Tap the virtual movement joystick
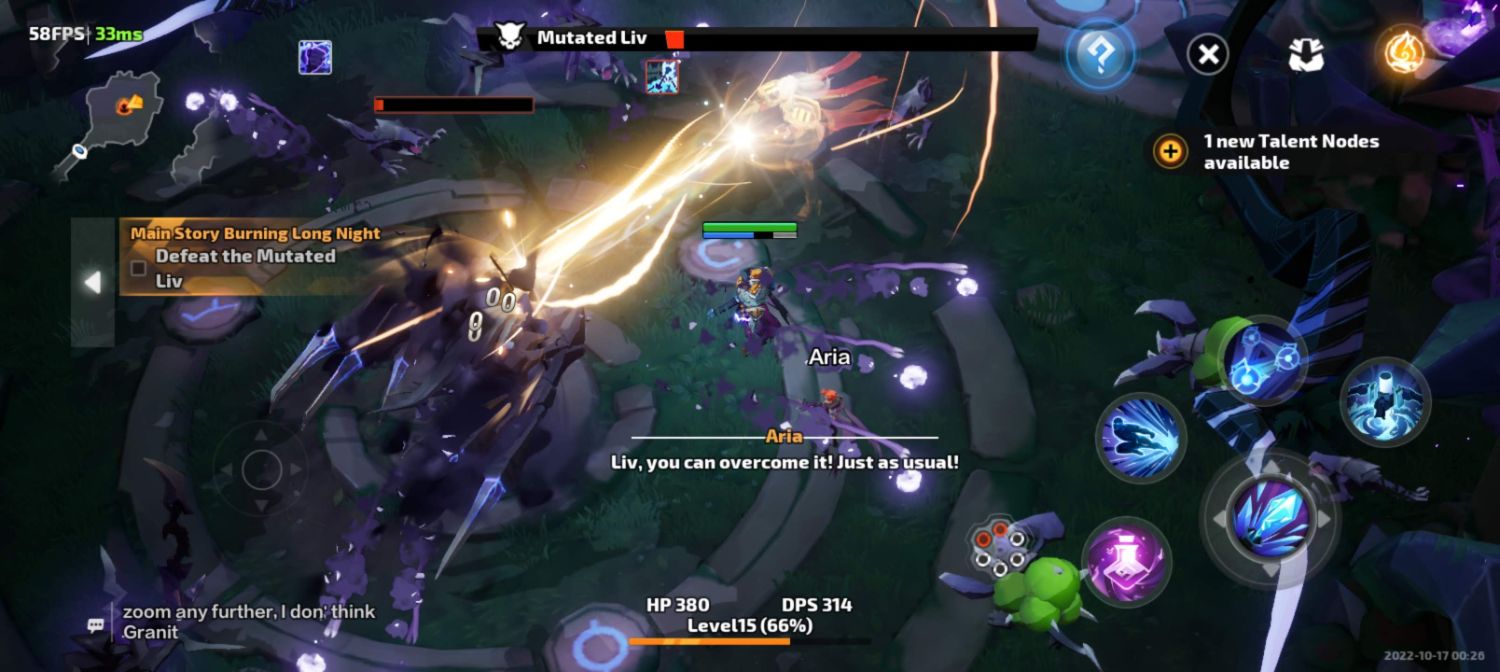The image size is (1500, 672). tap(262, 469)
